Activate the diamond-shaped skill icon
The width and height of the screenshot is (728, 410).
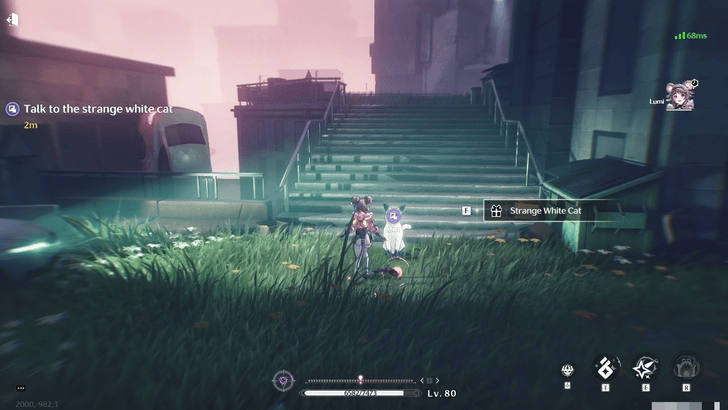[x=607, y=368]
